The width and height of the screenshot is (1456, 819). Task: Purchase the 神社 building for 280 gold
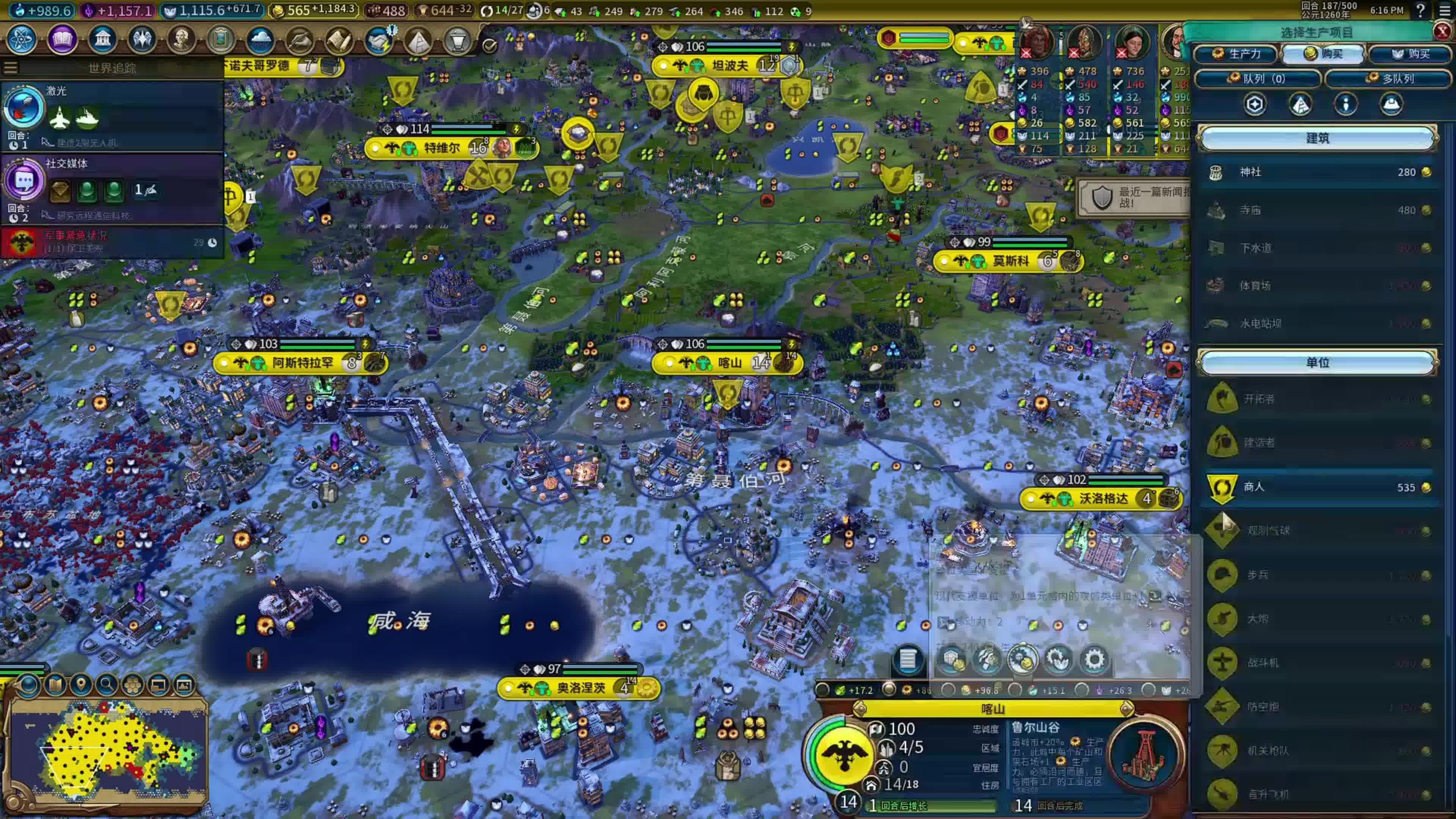point(1317,173)
